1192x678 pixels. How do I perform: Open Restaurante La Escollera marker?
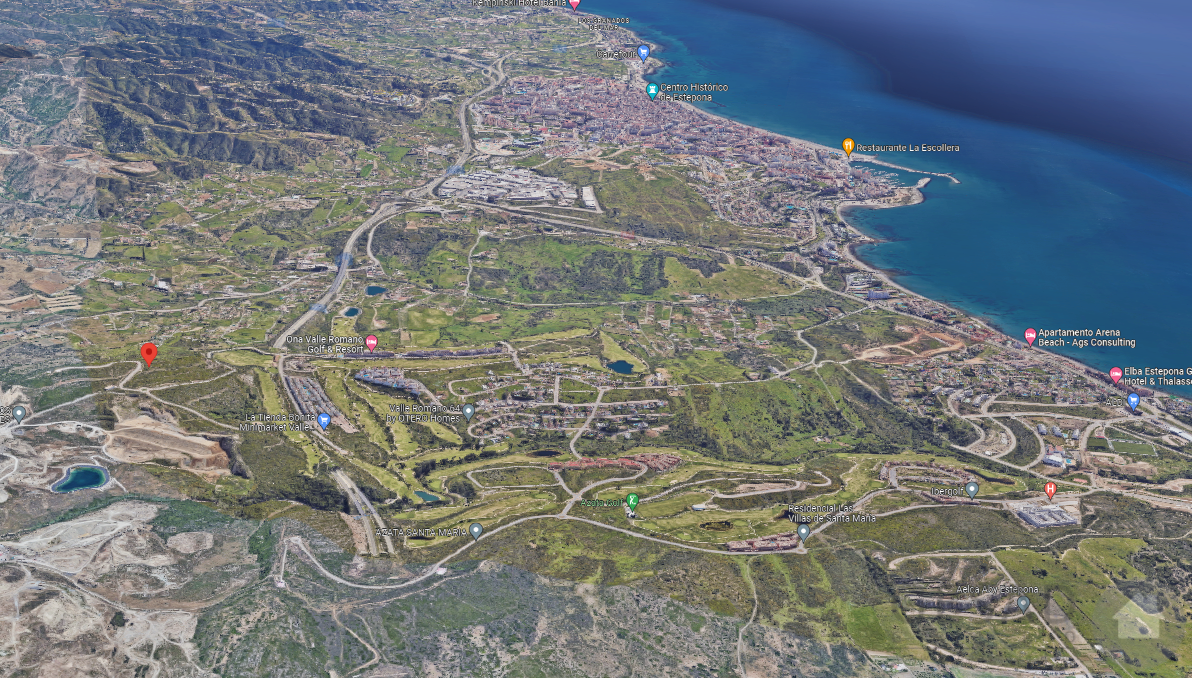[848, 147]
